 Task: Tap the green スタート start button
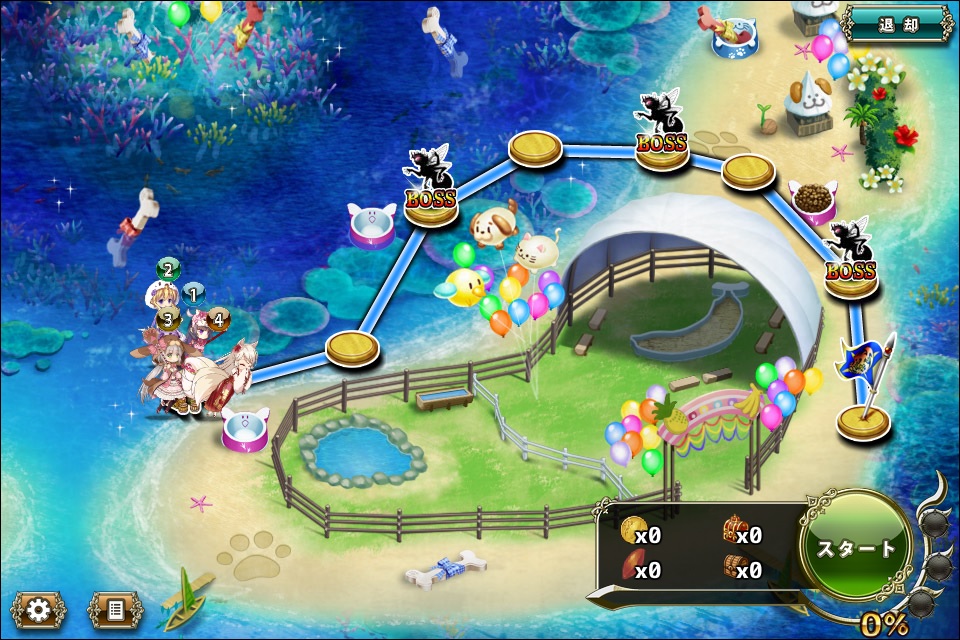[857, 548]
